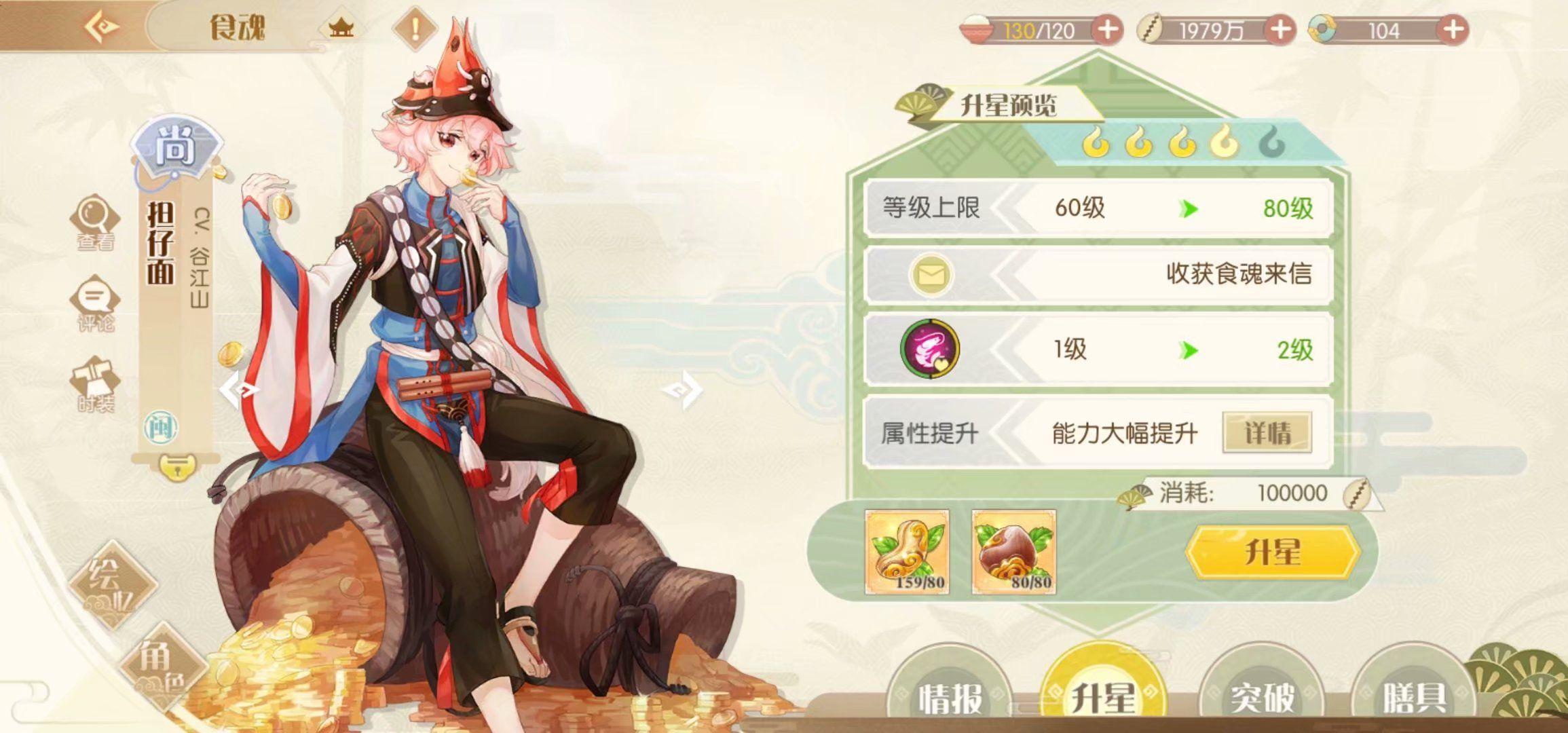Image resolution: width=1568 pixels, height=733 pixels.
Task: Add jade currency with the 104 plus
Action: (1453, 31)
